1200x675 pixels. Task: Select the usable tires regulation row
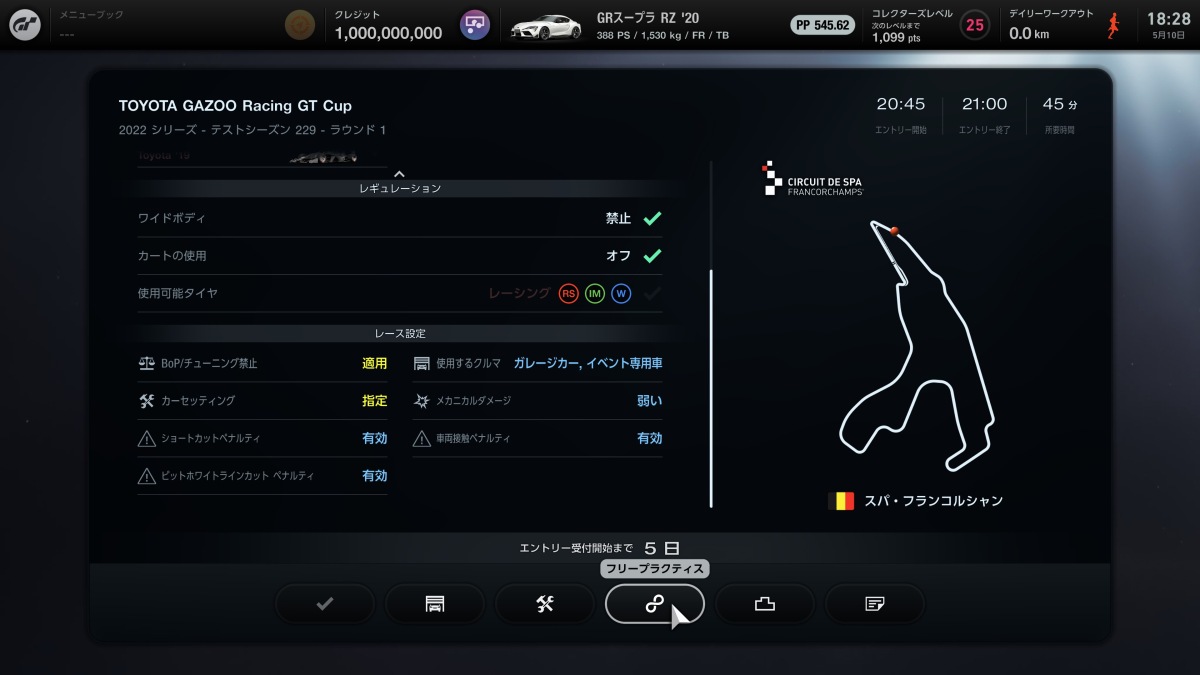[x=400, y=294]
